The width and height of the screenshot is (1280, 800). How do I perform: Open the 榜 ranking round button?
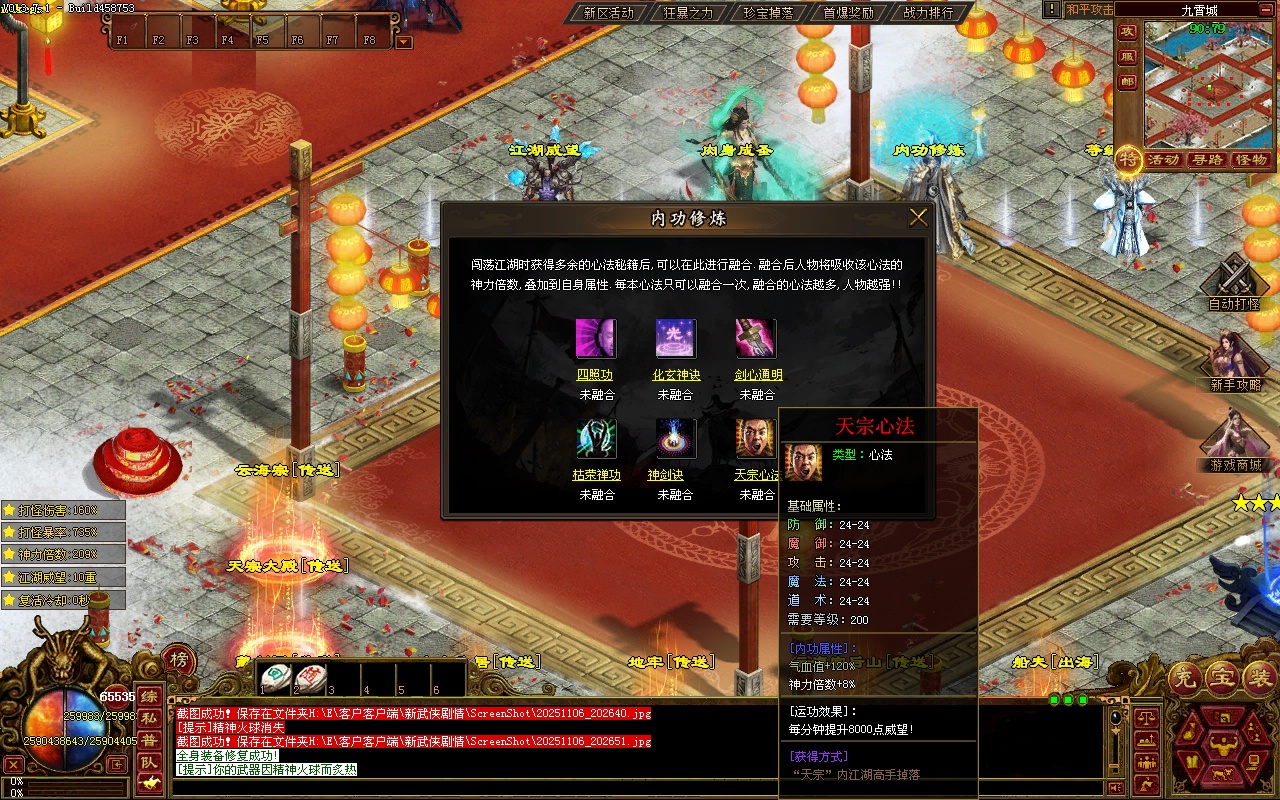tap(178, 659)
